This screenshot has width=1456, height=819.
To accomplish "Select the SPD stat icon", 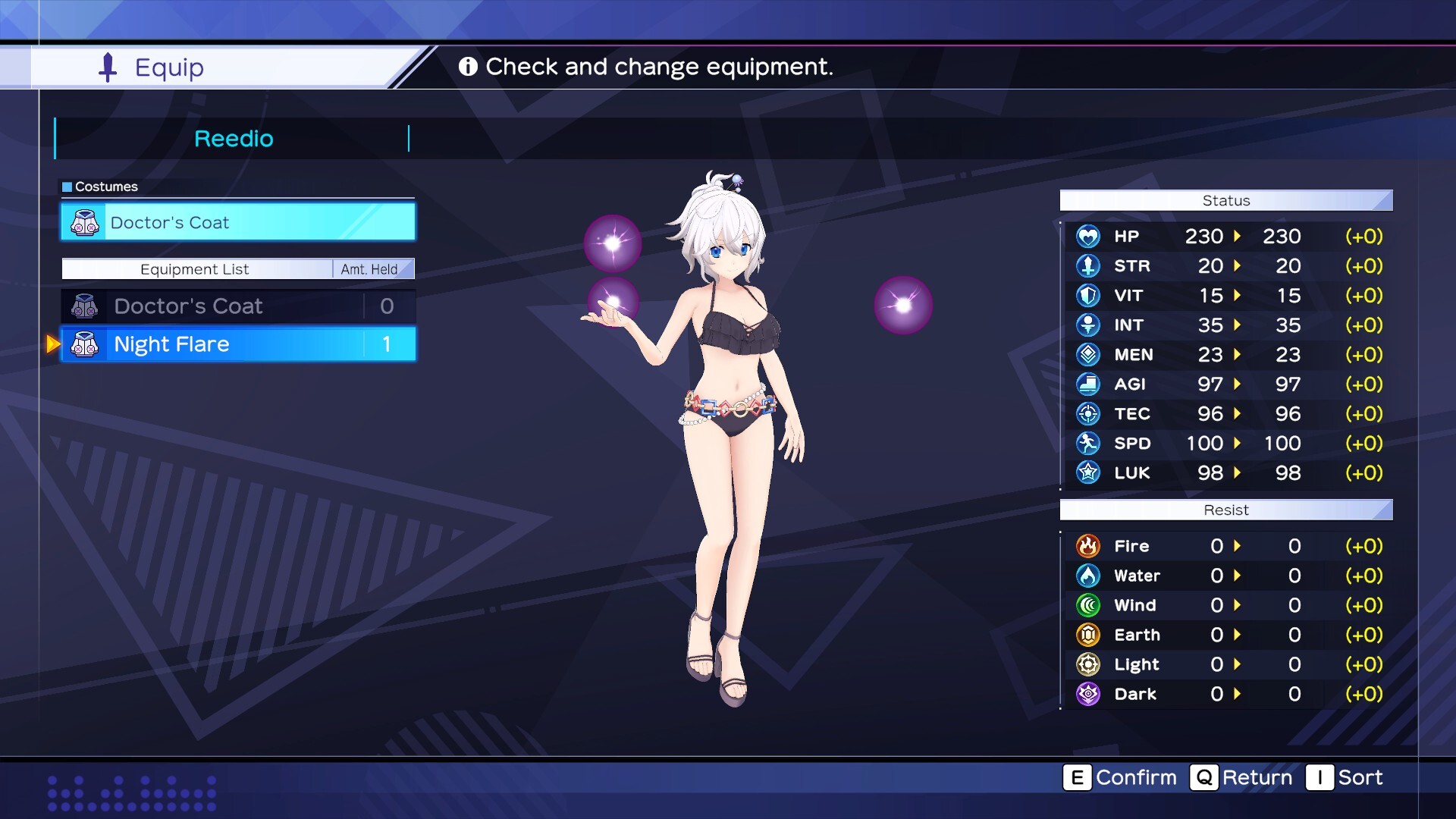I will (x=1089, y=444).
